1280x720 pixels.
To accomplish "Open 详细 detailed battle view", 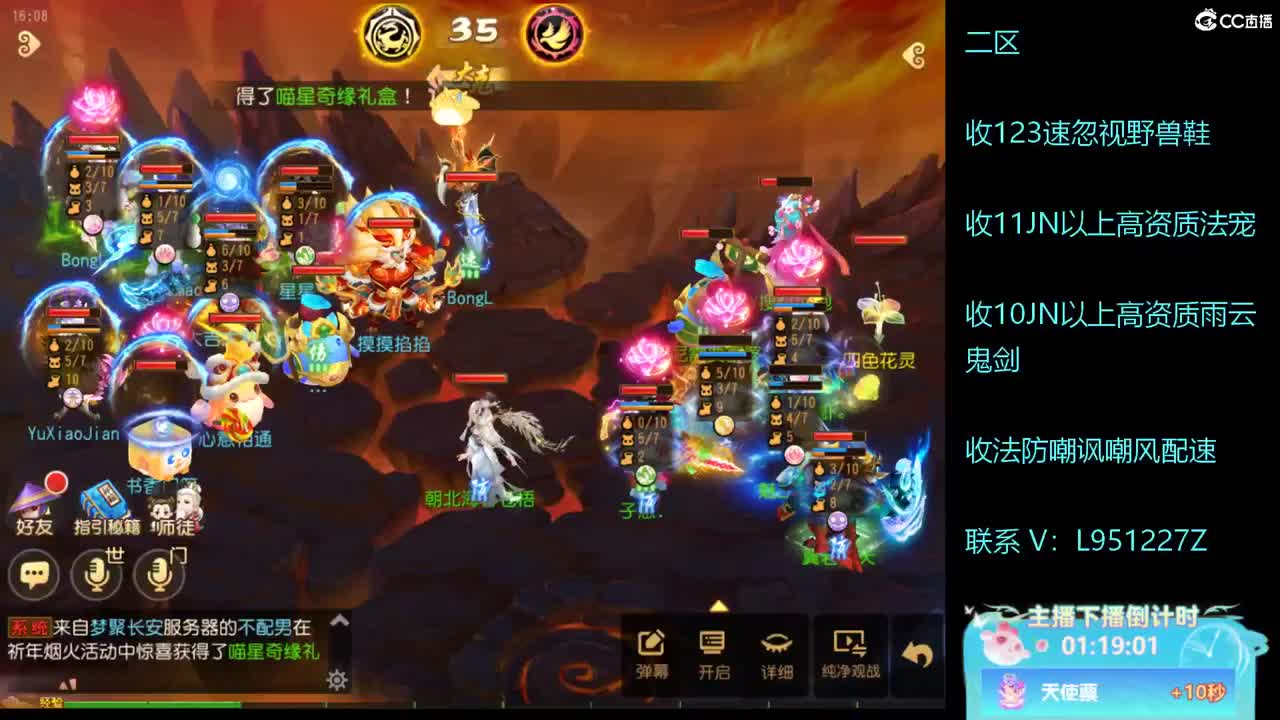I will click(x=772, y=645).
